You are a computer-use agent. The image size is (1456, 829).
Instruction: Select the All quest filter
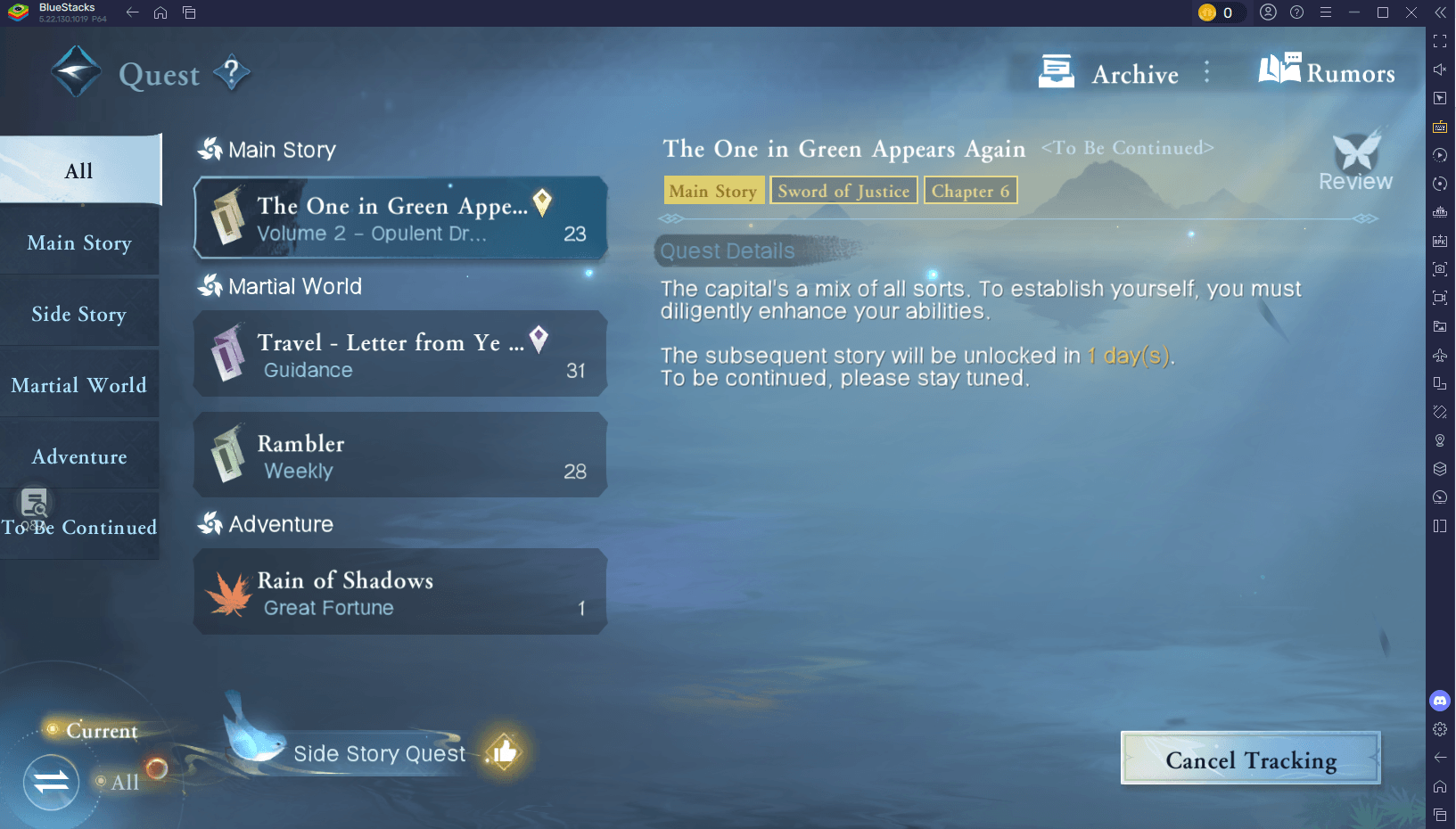click(124, 782)
